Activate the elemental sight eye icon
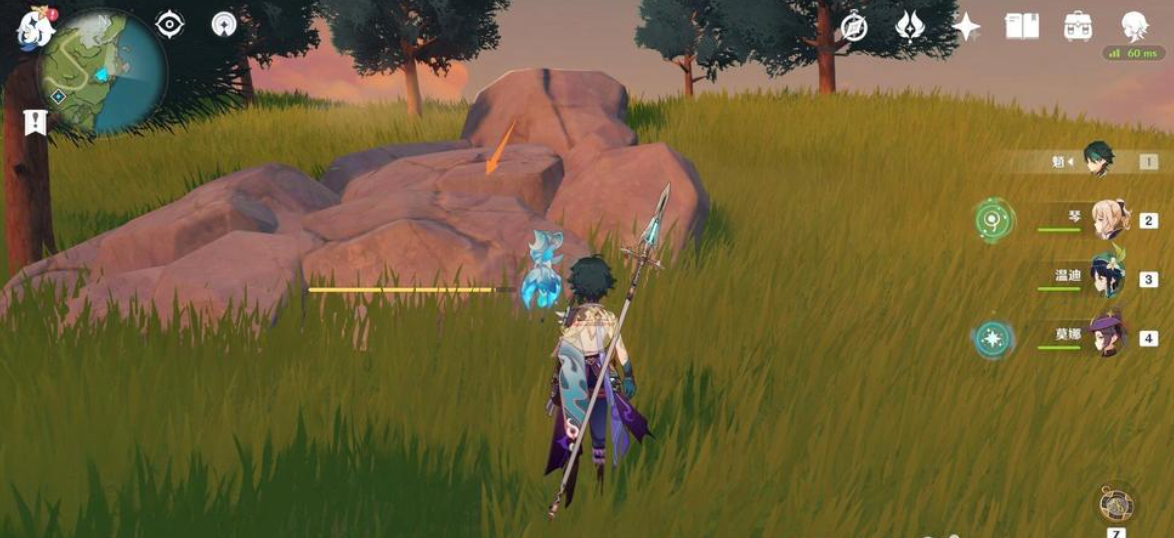This screenshot has width=1174, height=538. click(170, 25)
